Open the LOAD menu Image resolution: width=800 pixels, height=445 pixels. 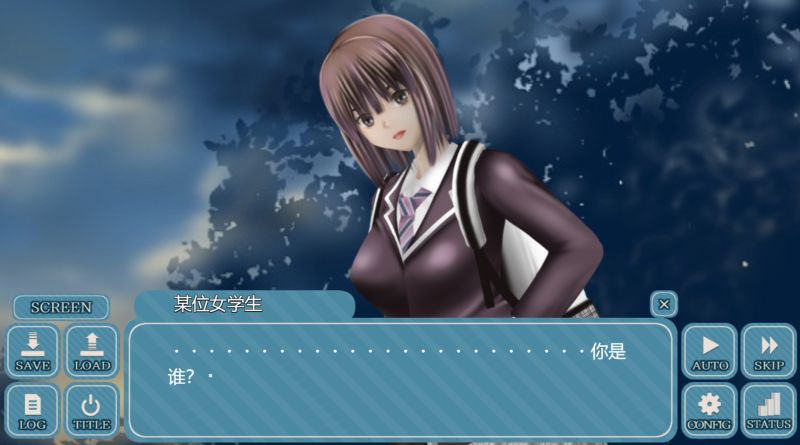92,352
